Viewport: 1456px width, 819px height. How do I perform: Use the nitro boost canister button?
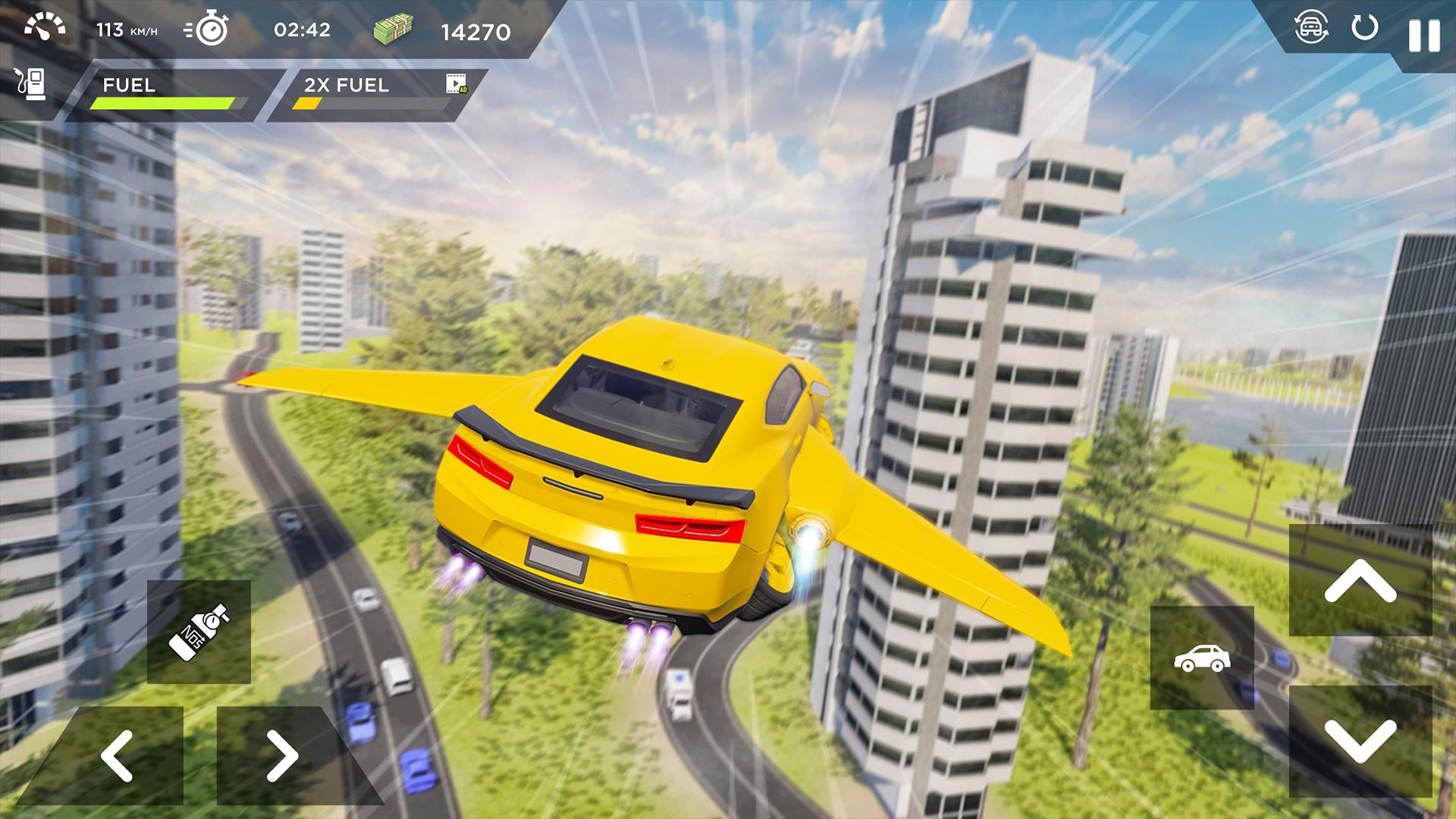click(199, 632)
